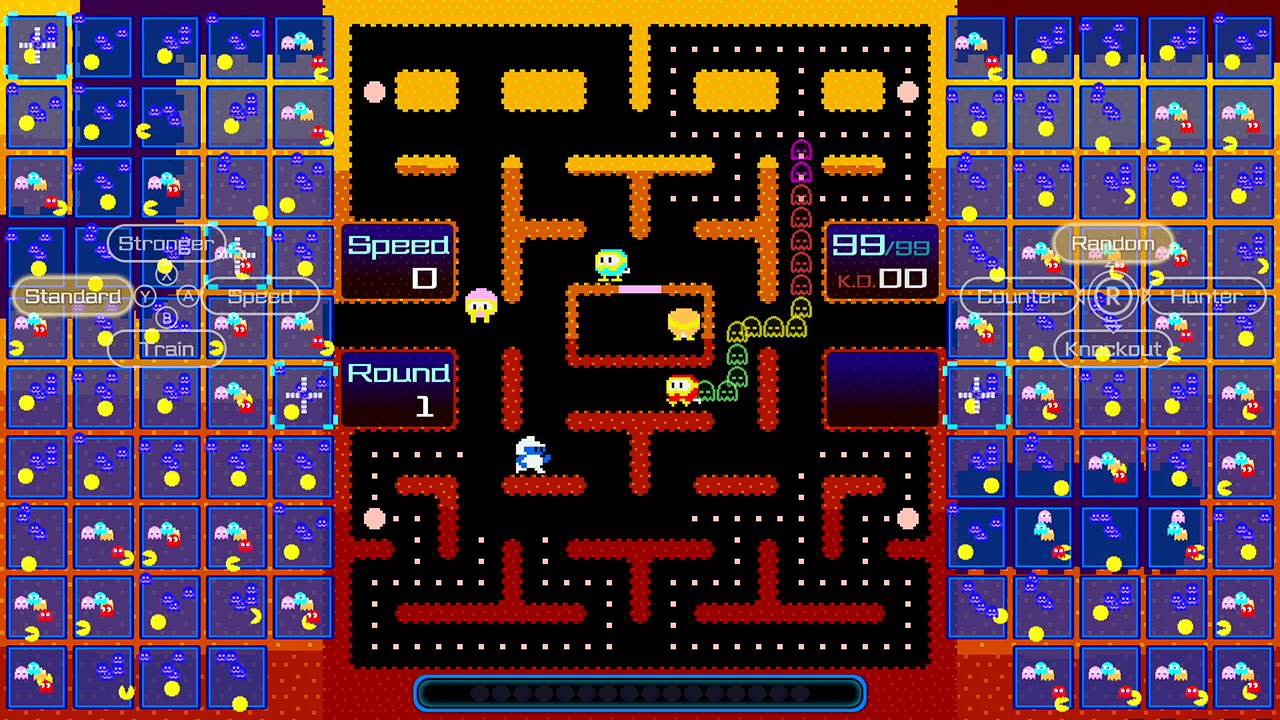Choose Counter targeting option
The height and width of the screenshot is (720, 1280).
(1018, 296)
